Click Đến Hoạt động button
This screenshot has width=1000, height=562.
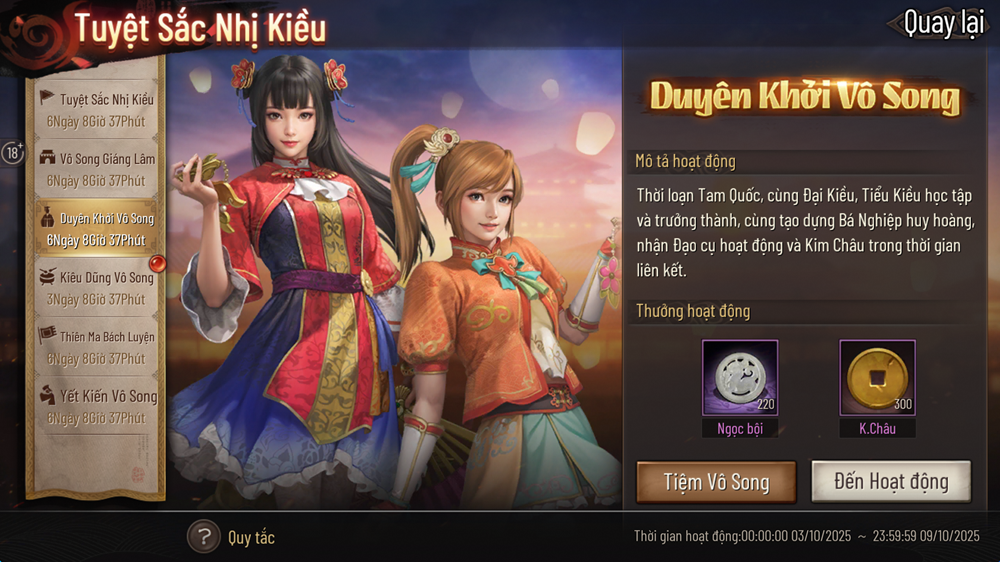click(891, 482)
